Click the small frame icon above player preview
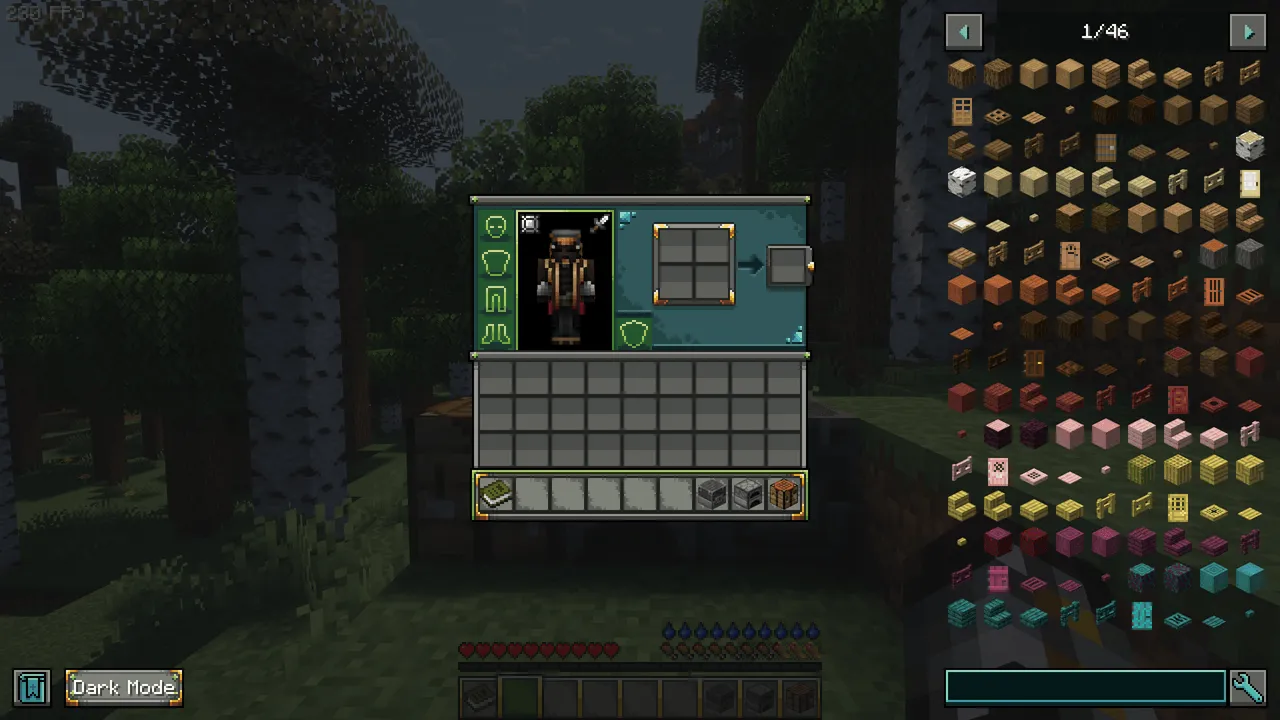The height and width of the screenshot is (720, 1280). [530, 224]
